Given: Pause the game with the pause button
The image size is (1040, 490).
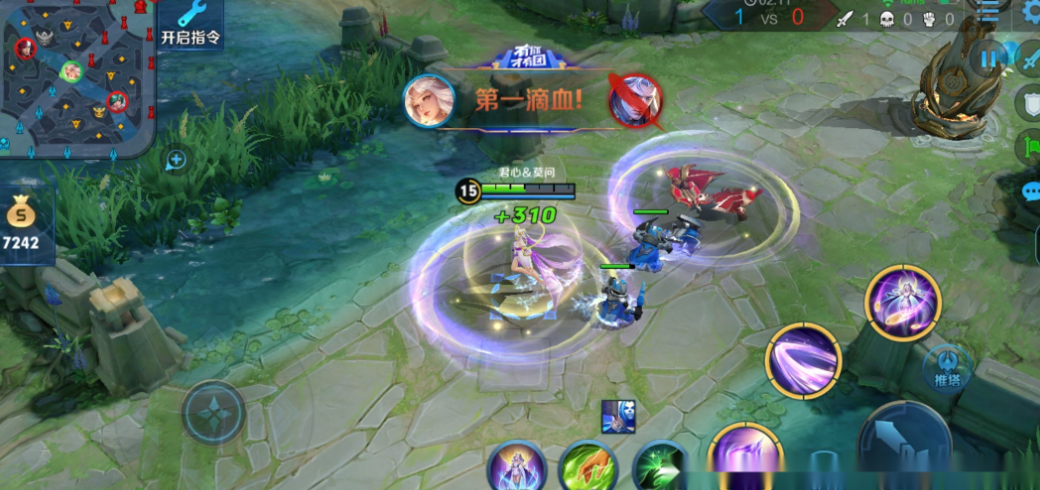Looking at the screenshot, I should (989, 59).
